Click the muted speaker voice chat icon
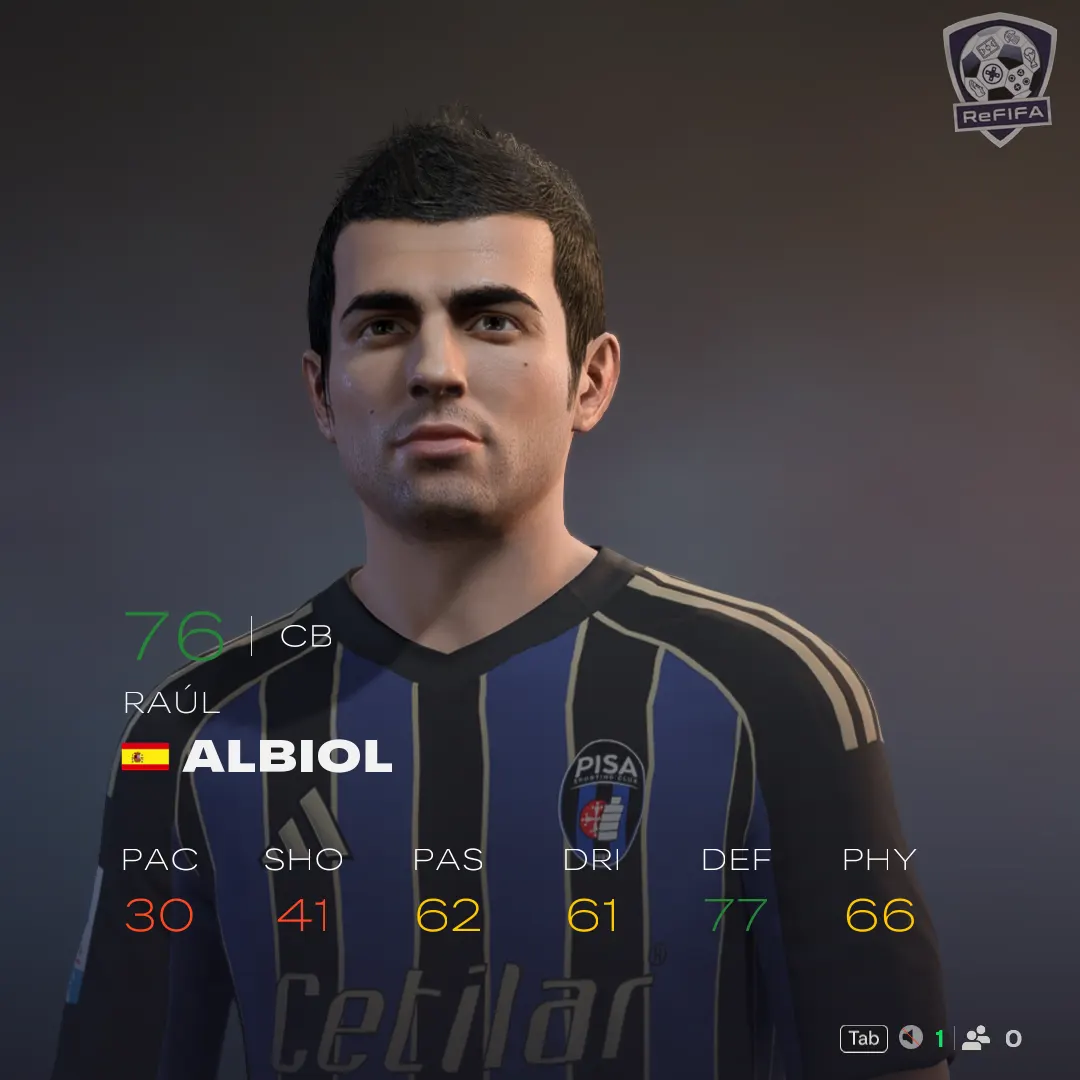The image size is (1080, 1080). 910,1038
